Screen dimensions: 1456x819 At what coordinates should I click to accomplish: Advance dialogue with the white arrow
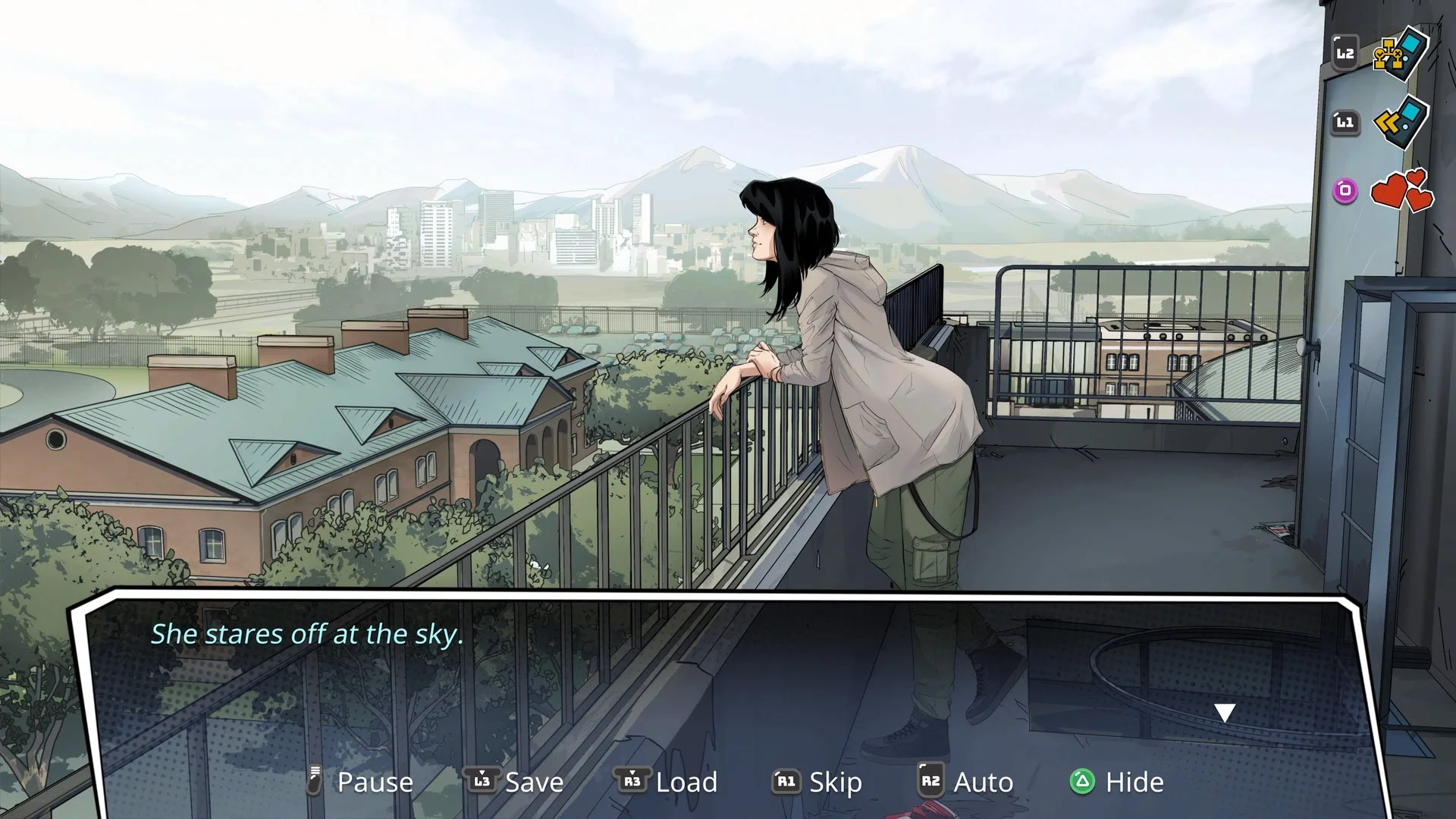click(1225, 713)
